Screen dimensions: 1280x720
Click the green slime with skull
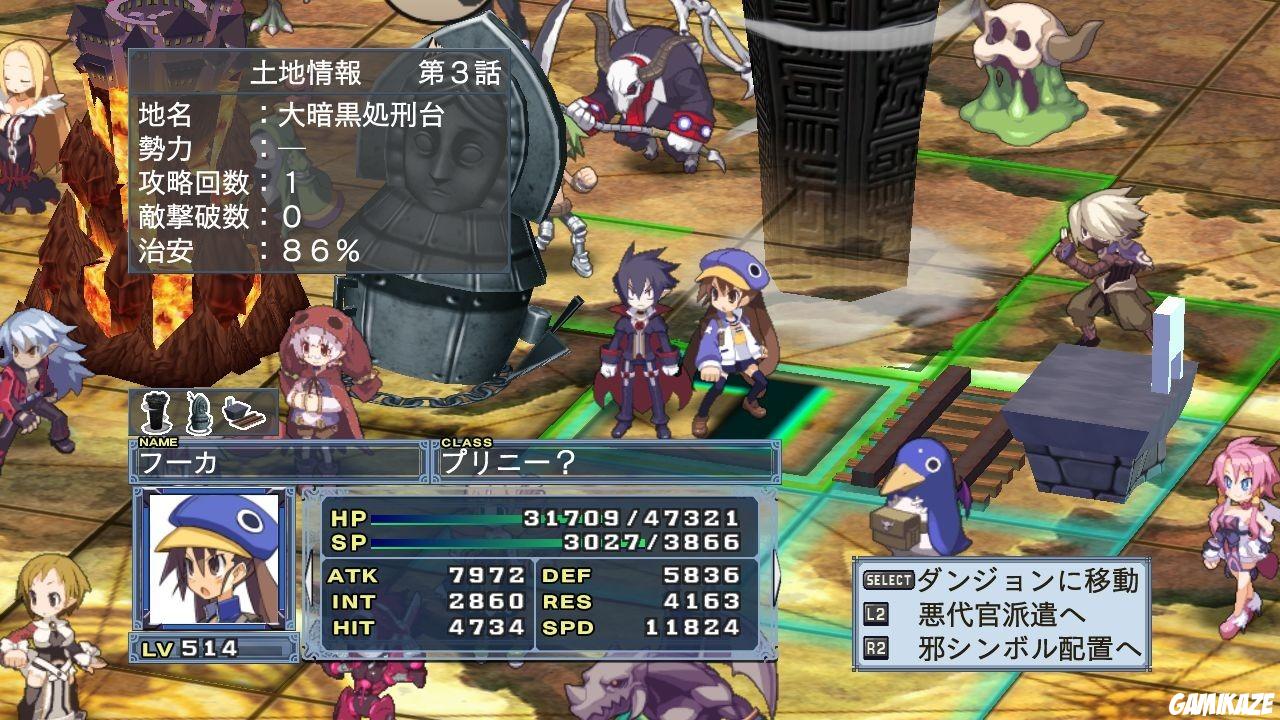(x=1020, y=70)
